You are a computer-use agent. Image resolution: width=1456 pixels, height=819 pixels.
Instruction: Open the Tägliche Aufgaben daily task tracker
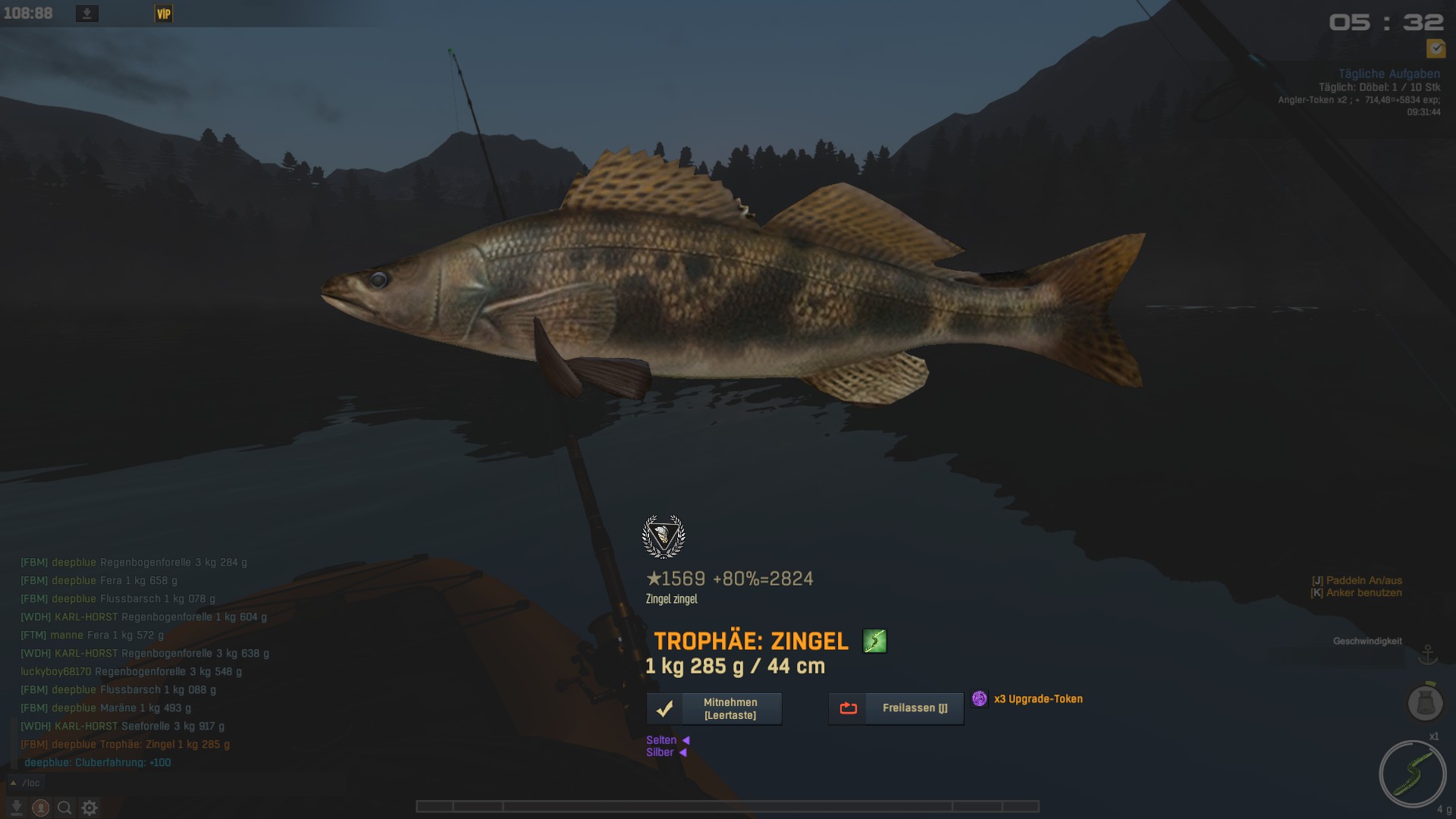pos(1389,74)
